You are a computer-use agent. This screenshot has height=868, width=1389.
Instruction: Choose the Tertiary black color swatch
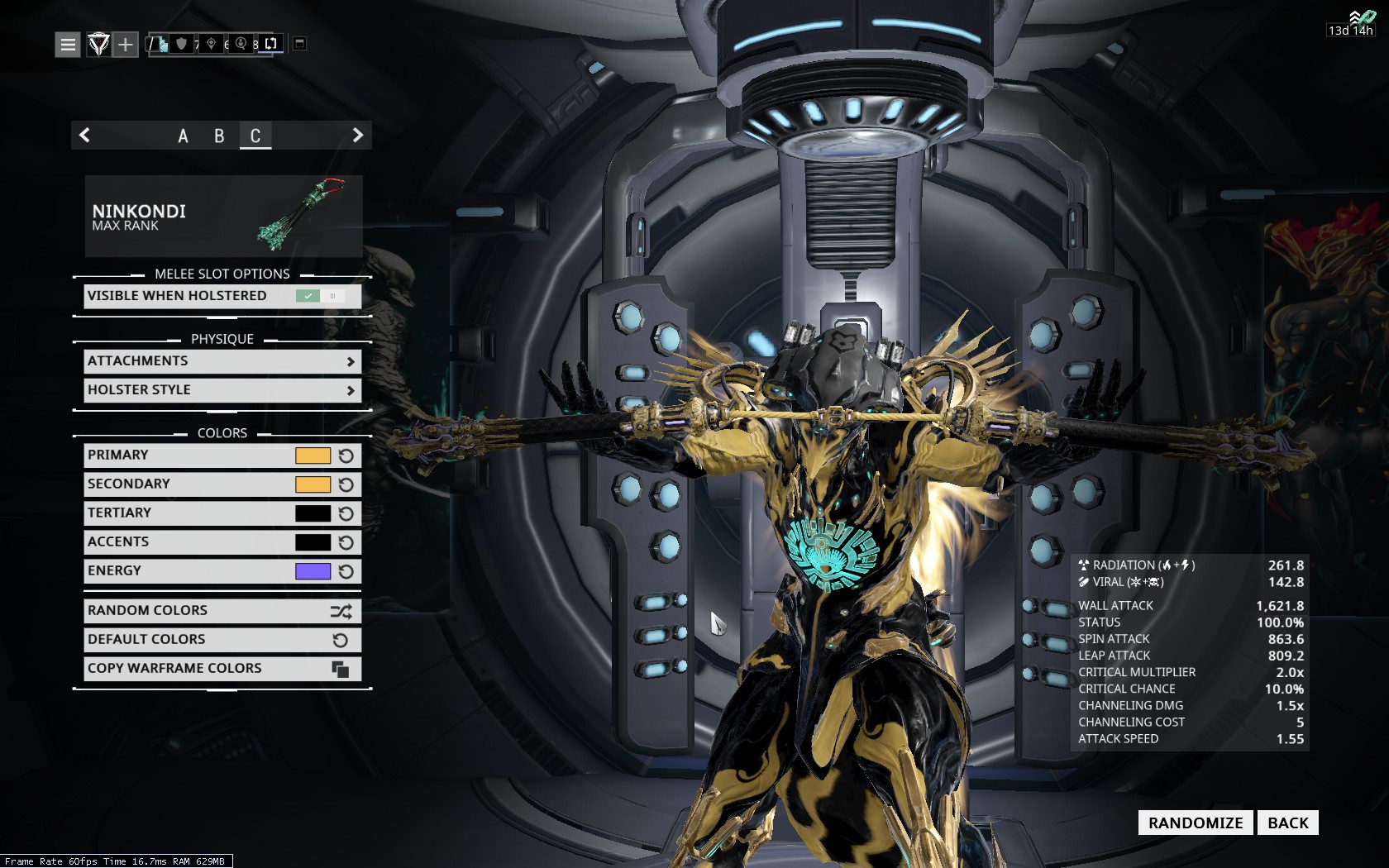(x=313, y=513)
